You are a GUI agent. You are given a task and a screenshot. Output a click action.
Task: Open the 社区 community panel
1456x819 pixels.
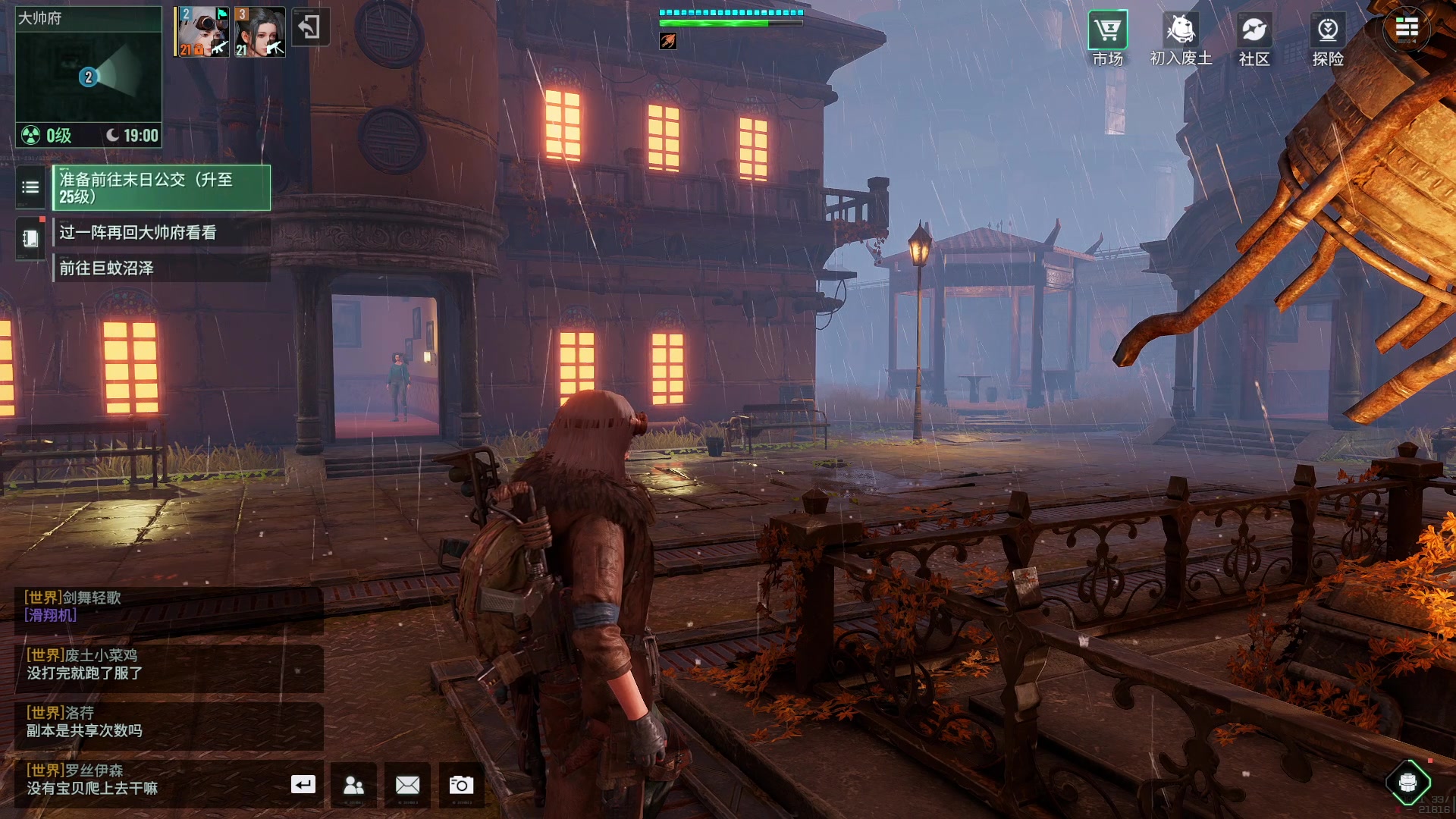(x=1254, y=39)
